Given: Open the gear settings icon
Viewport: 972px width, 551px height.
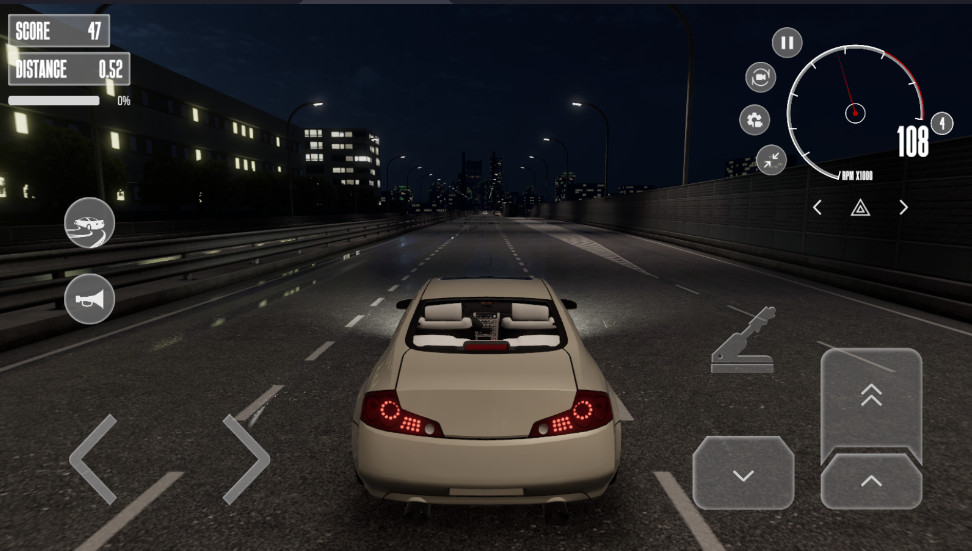Looking at the screenshot, I should pyautogui.click(x=755, y=121).
